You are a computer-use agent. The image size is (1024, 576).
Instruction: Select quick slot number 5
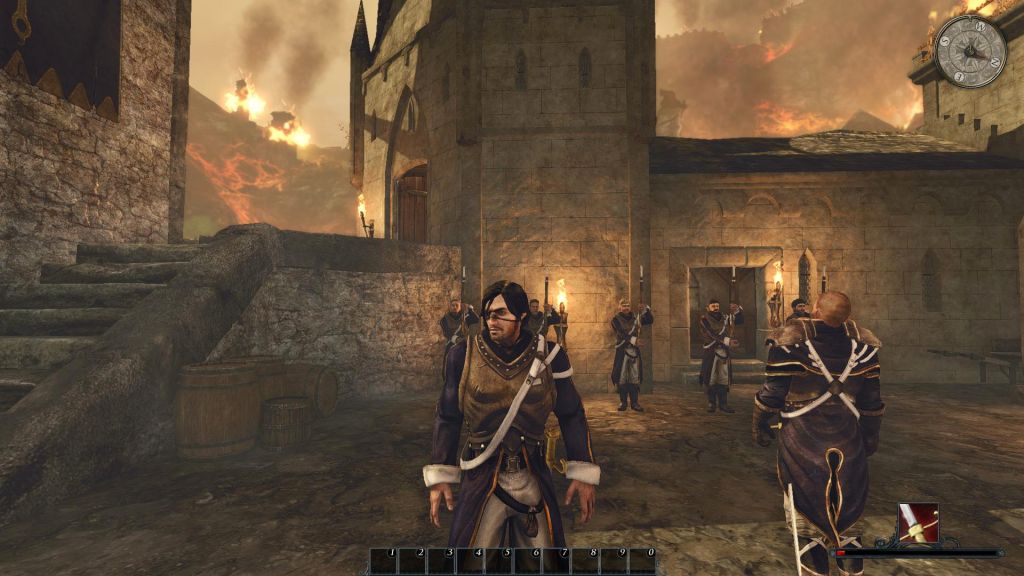pos(499,560)
